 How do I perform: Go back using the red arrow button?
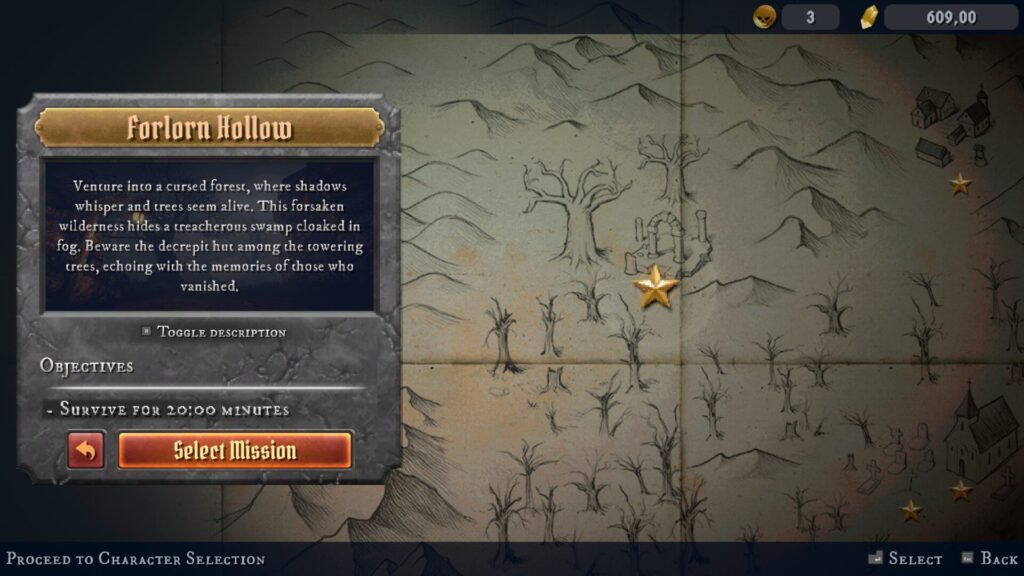point(86,451)
